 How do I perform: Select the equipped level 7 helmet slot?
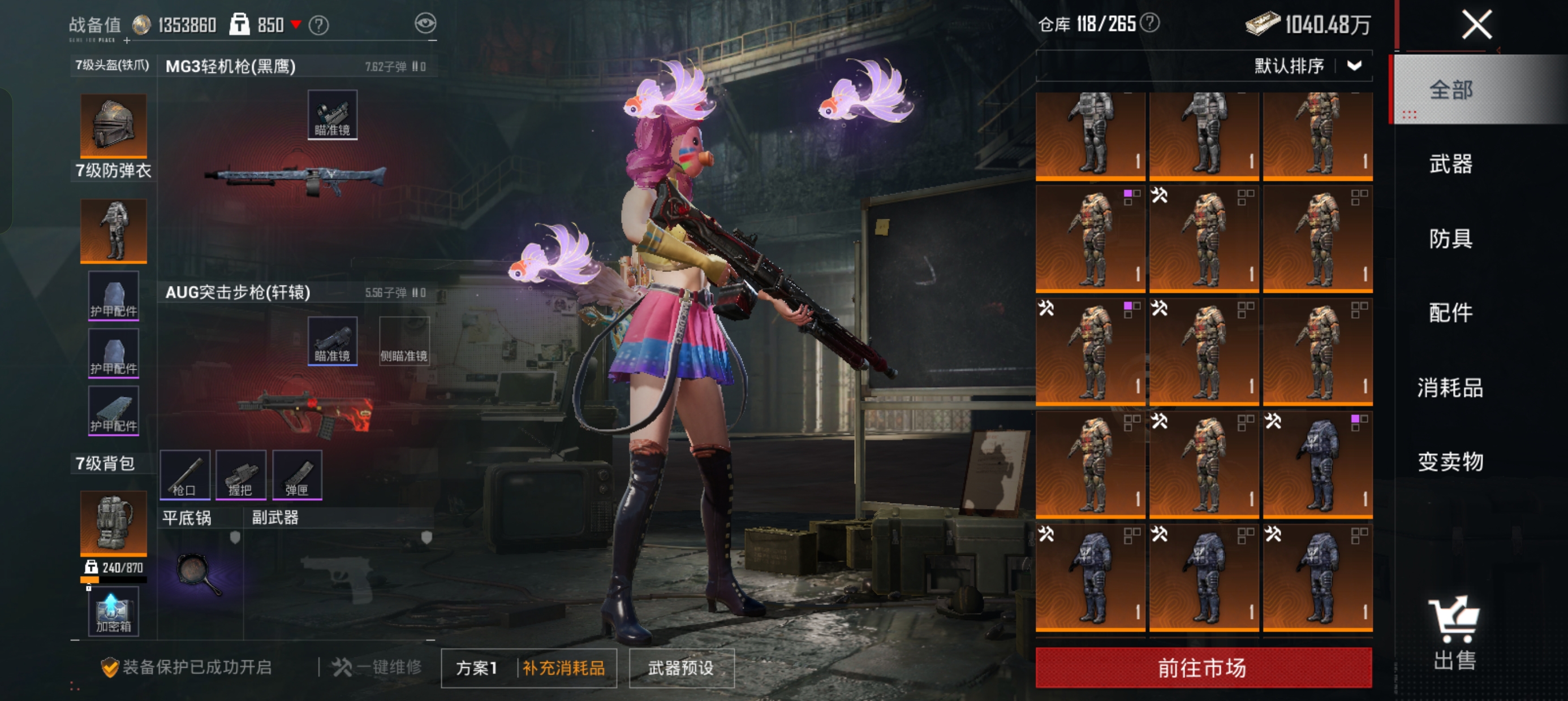[x=113, y=126]
